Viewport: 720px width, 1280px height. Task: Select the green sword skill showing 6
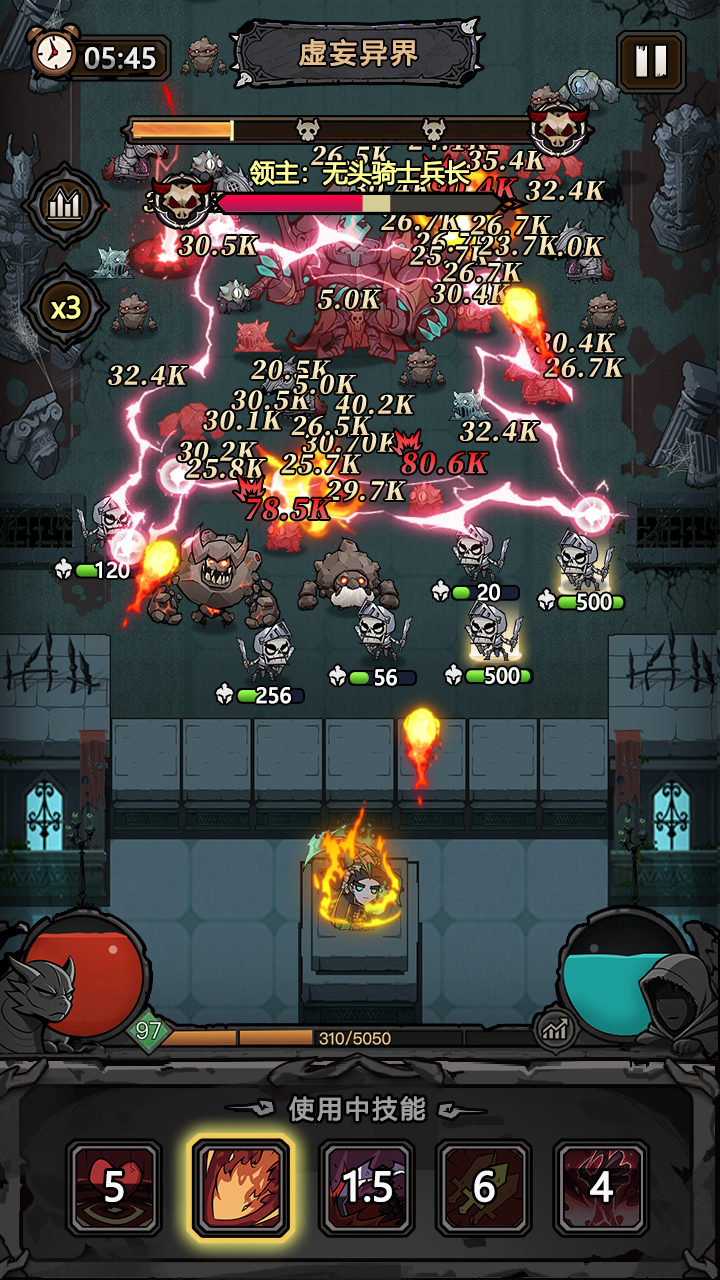coord(484,1187)
